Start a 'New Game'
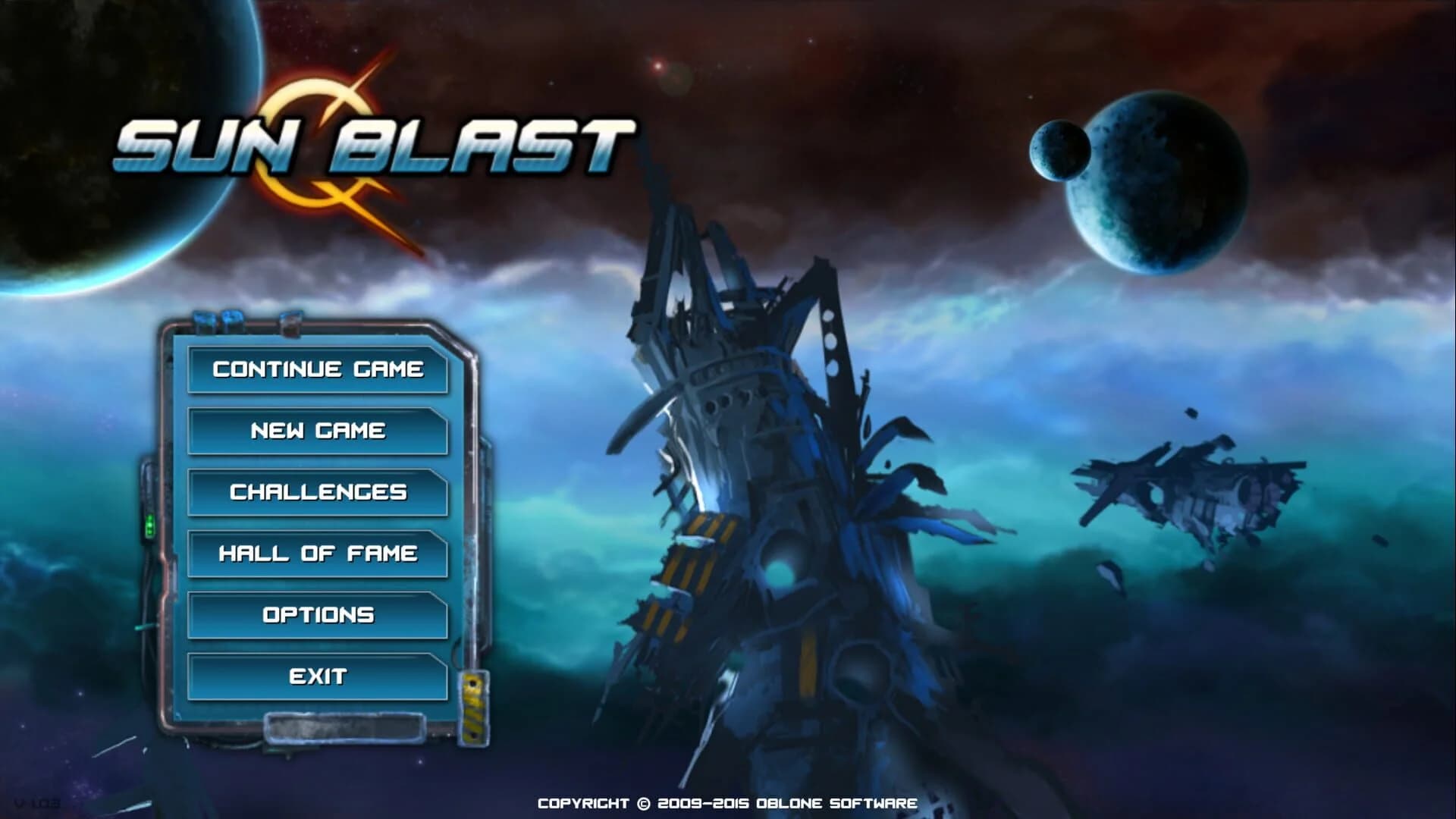This screenshot has width=1456, height=819. point(317,431)
